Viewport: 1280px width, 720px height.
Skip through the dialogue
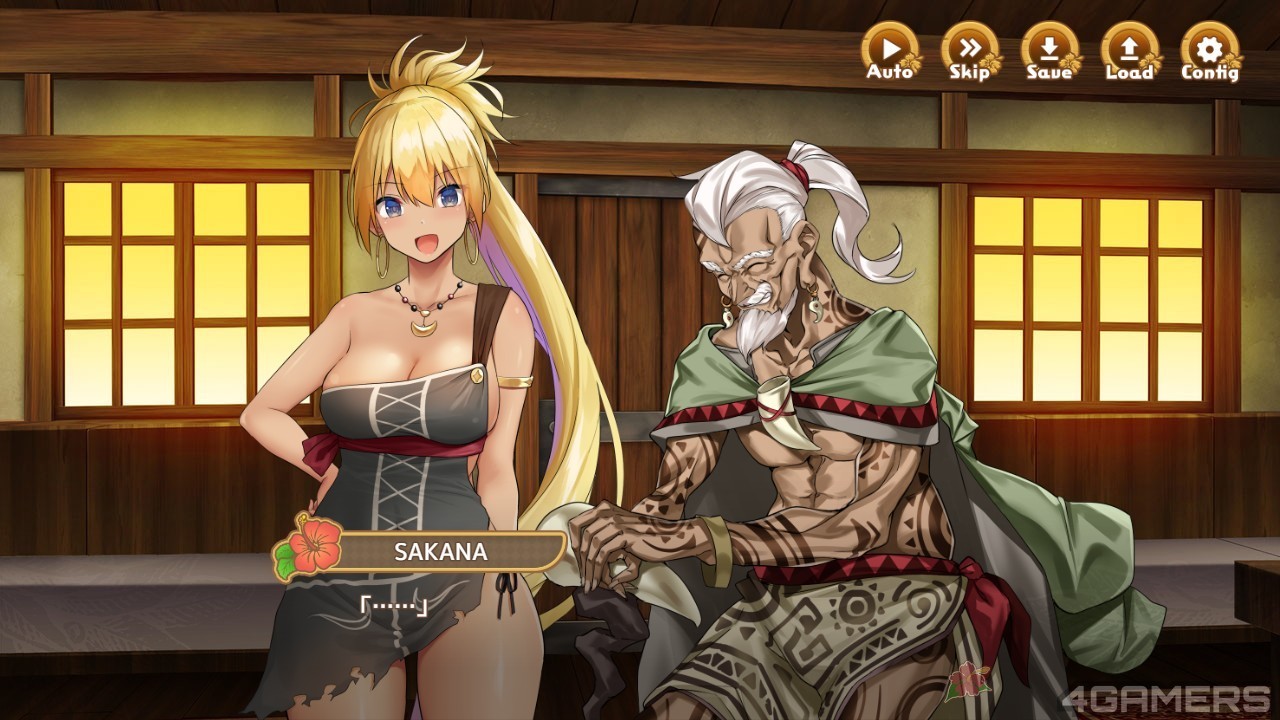pyautogui.click(x=969, y=52)
